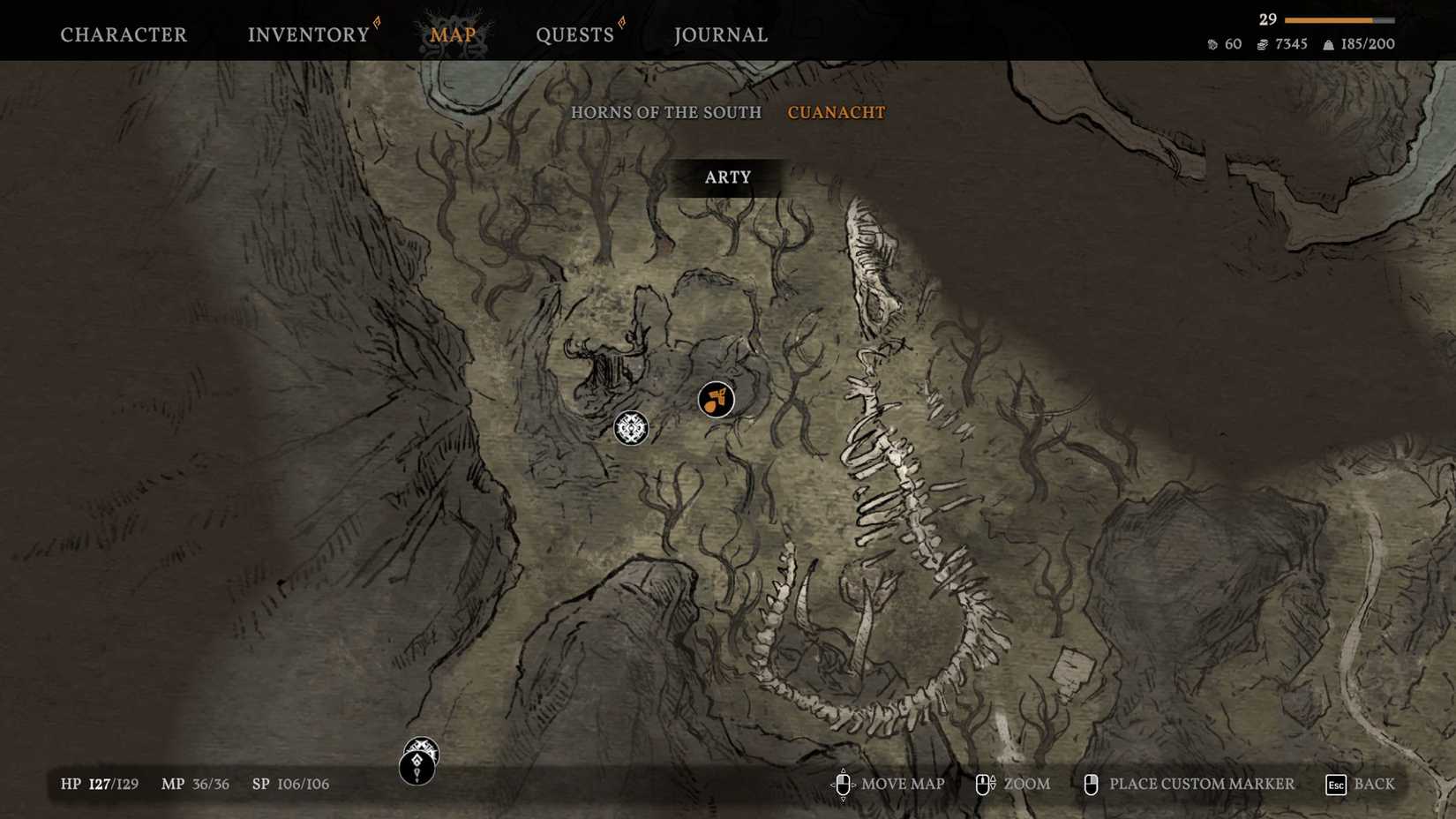Click the white enemy emblem map marker
Screen dimensions: 1456x819
coord(632,429)
